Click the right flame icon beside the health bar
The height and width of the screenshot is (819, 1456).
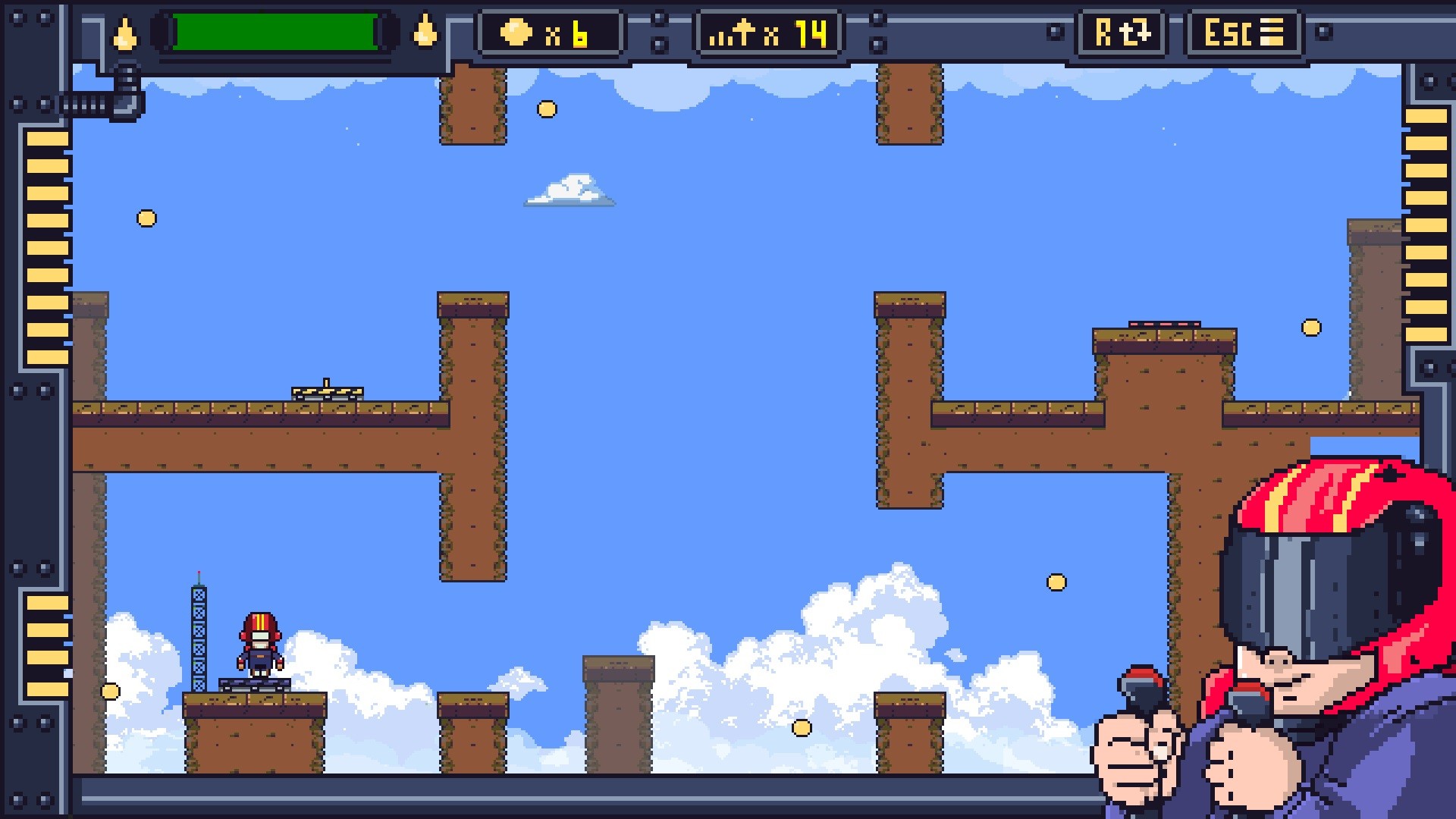[x=427, y=33]
